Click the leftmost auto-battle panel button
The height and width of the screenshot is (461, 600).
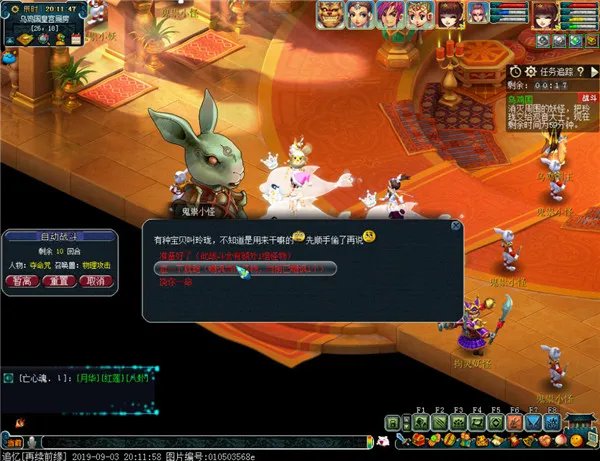point(21,281)
